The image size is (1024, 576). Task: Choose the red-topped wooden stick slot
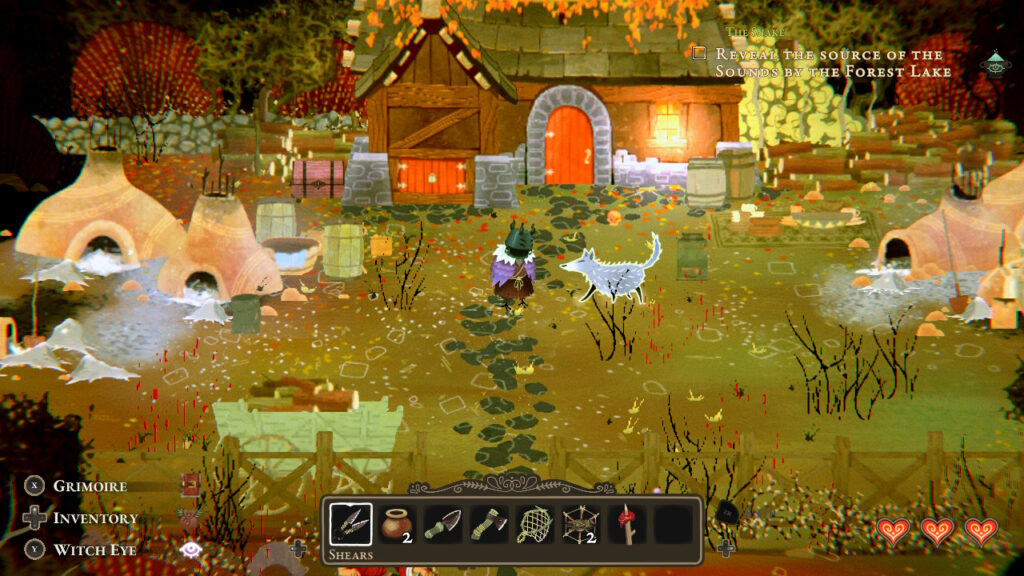click(627, 524)
